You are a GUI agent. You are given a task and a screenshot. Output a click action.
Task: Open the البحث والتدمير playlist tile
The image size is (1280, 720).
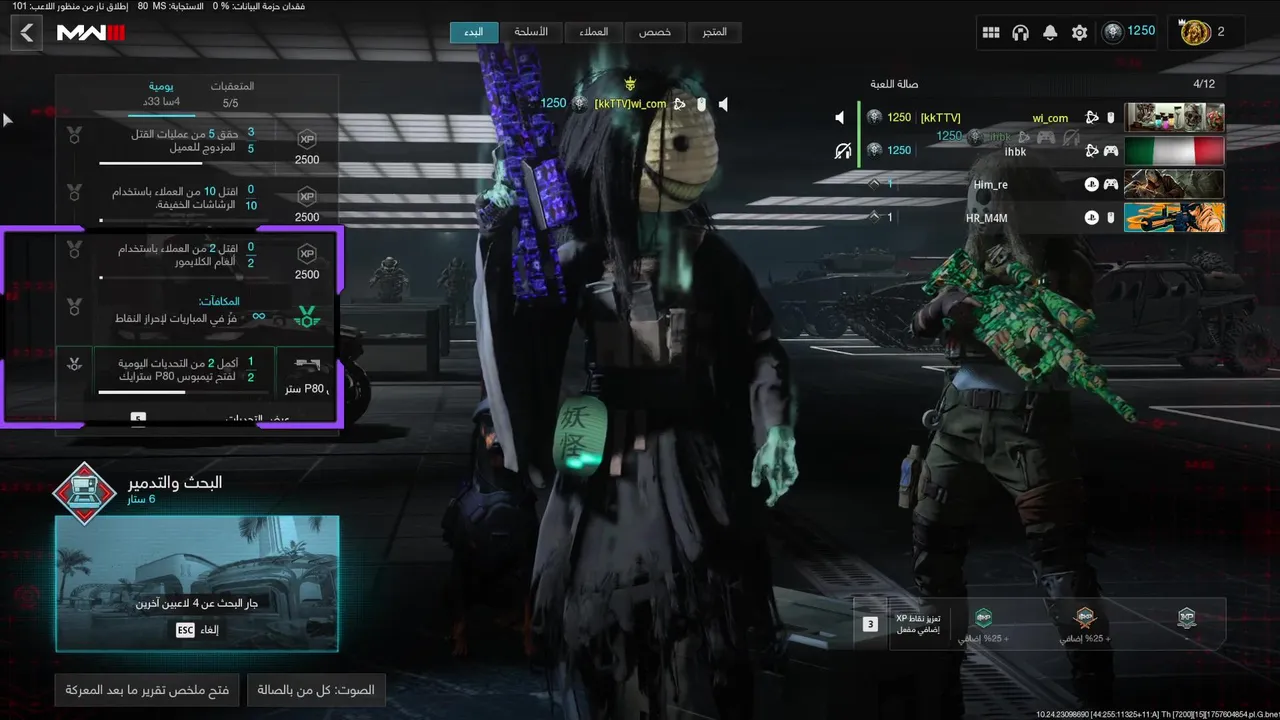point(197,583)
